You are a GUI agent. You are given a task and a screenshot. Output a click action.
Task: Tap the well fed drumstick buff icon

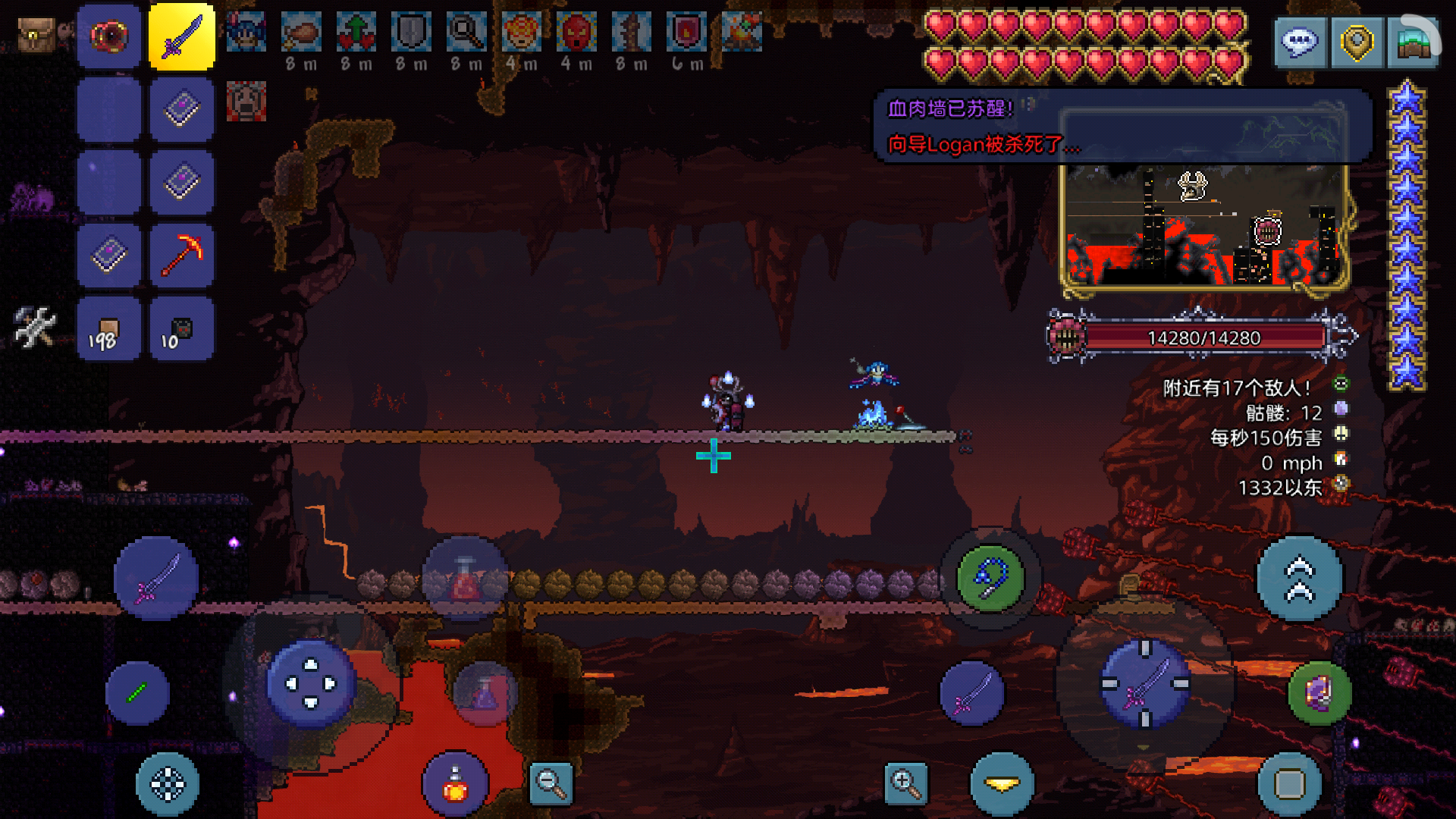click(x=301, y=32)
